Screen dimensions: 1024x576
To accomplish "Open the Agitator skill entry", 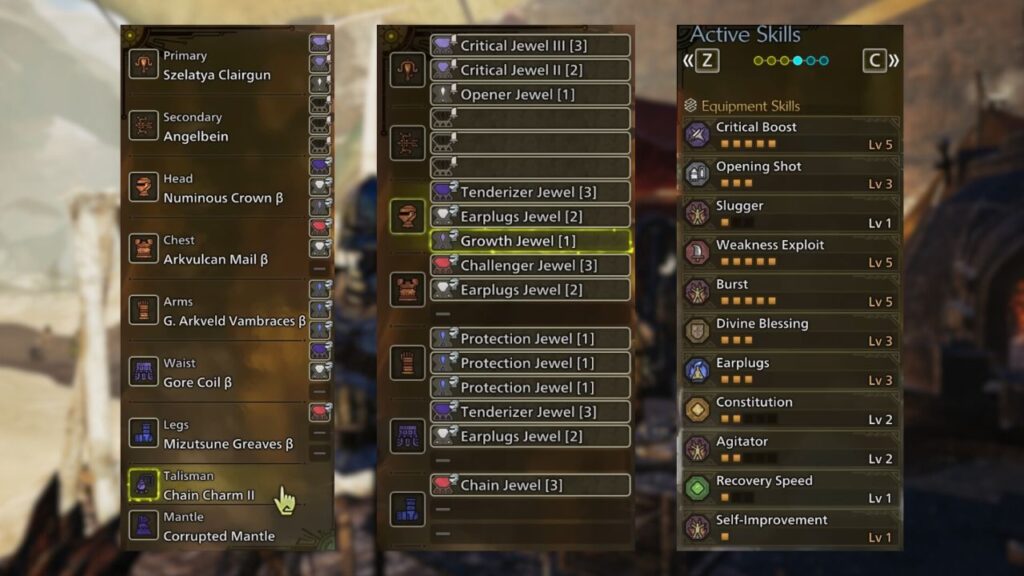I will (790, 449).
